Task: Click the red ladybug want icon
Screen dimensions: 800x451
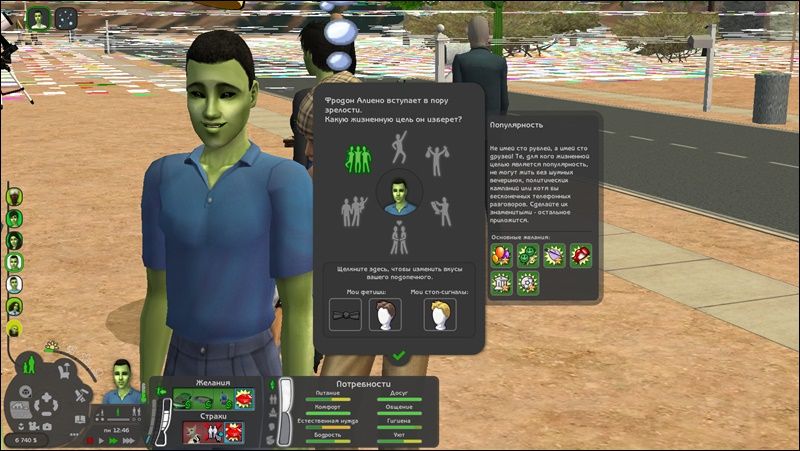Action: 581,255
